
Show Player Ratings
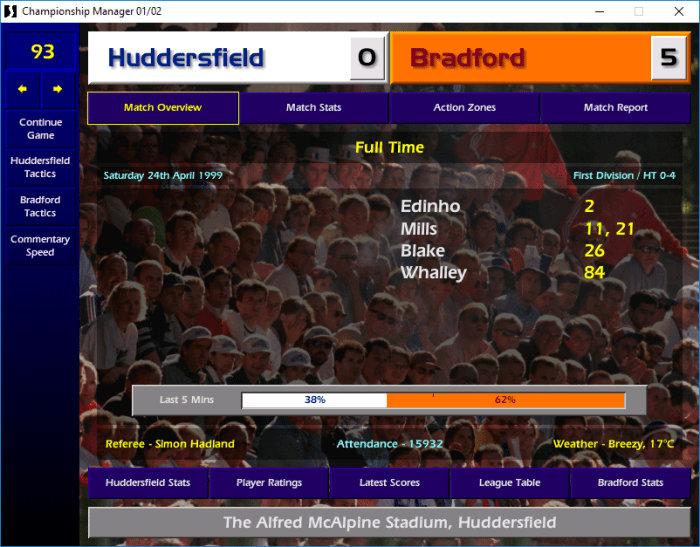269,483
